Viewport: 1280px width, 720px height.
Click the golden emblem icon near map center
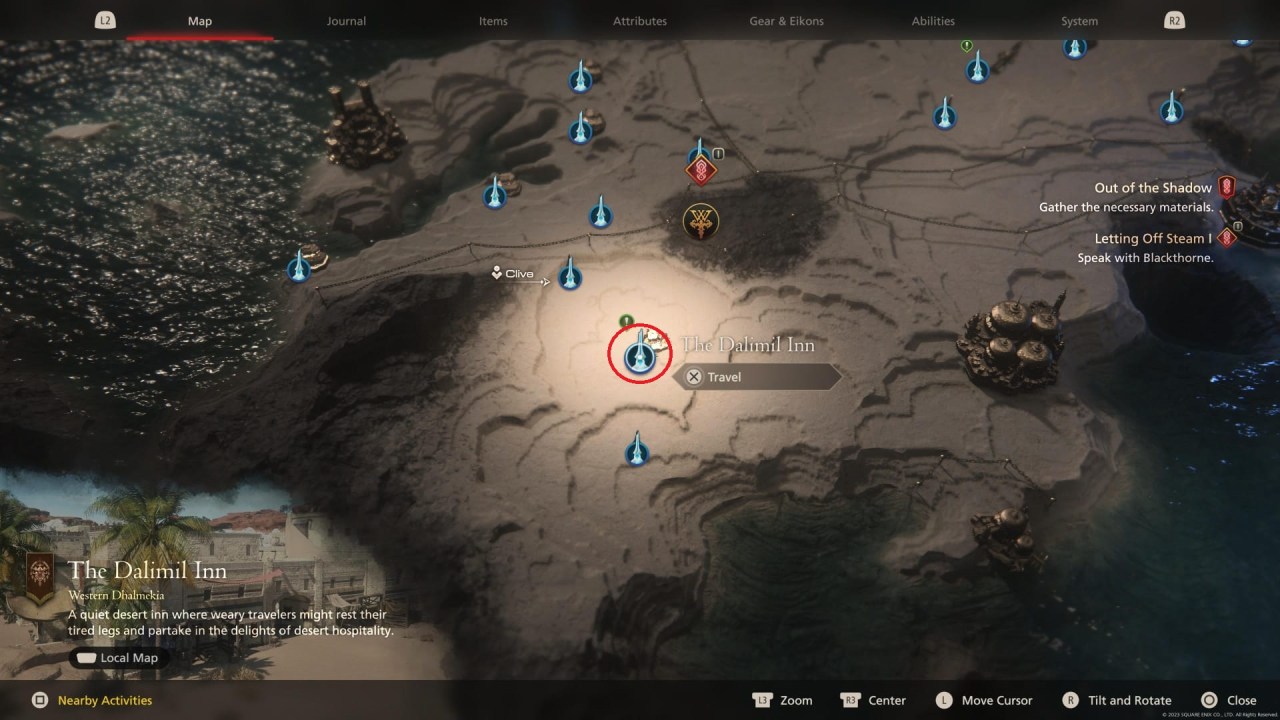pos(701,221)
